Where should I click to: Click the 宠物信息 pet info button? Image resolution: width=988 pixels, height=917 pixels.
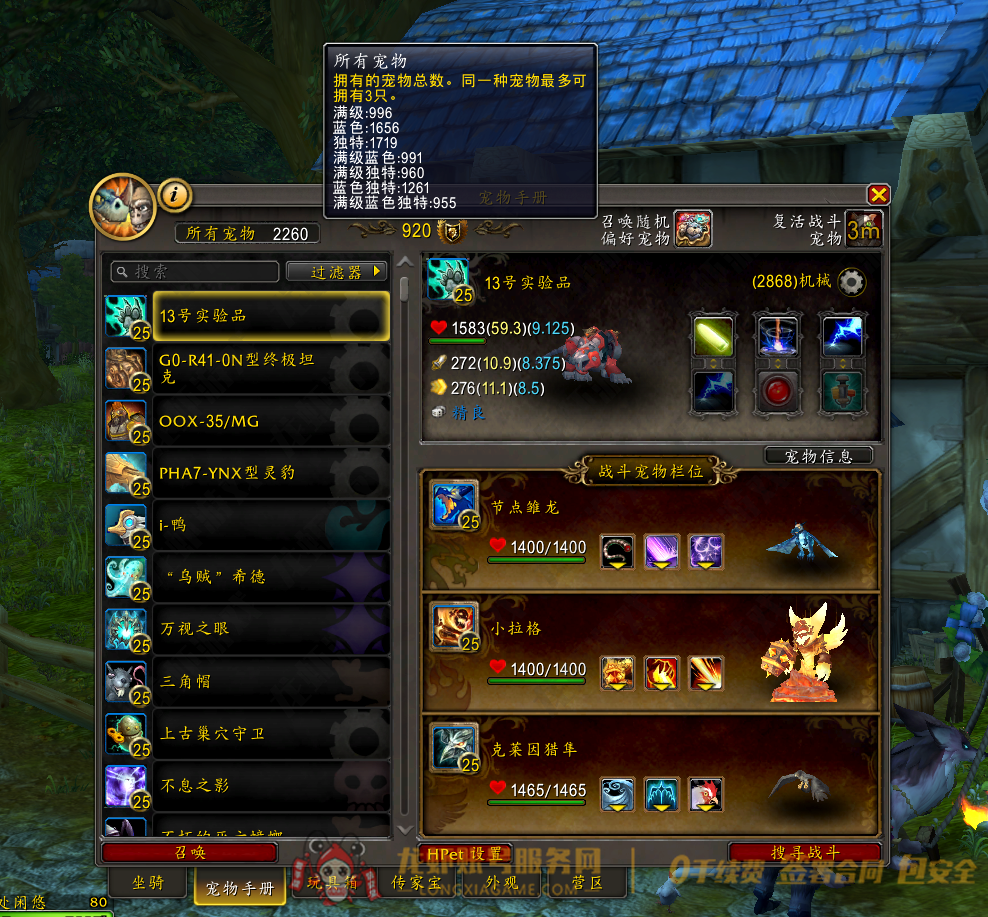click(x=818, y=456)
